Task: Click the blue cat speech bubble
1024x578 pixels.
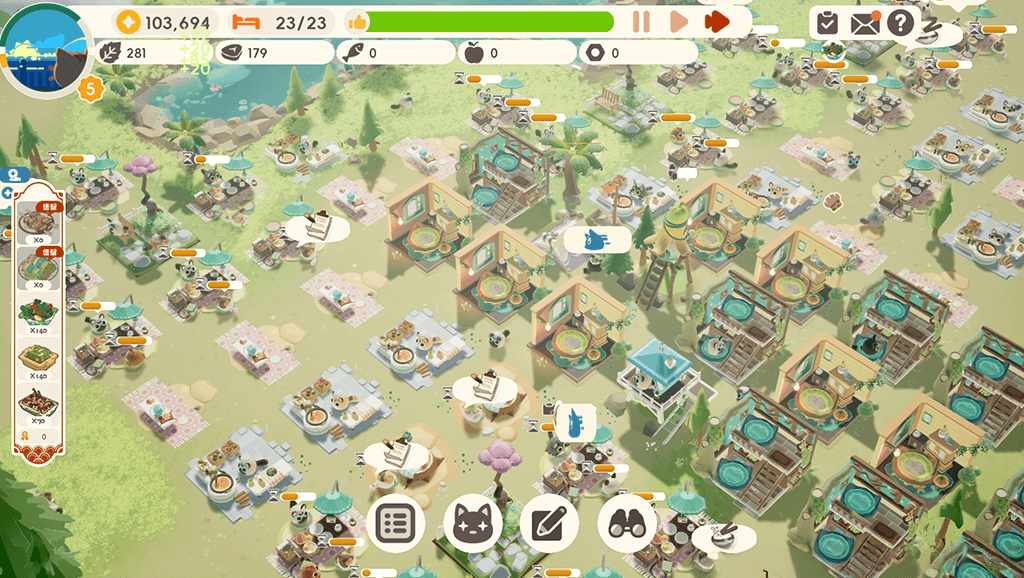Action: [597, 240]
